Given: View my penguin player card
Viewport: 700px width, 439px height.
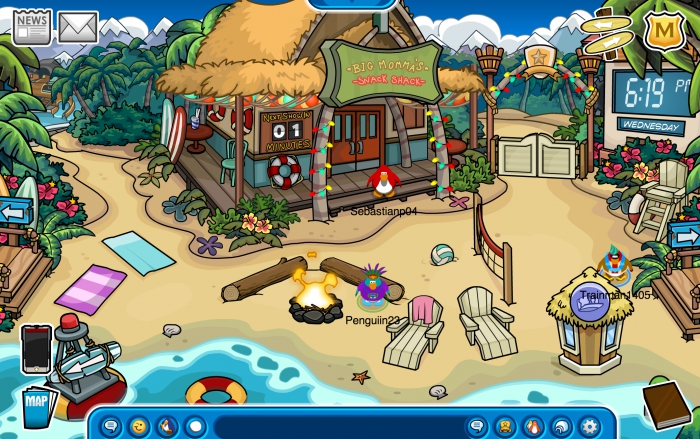Looking at the screenshot, I should tap(533, 426).
